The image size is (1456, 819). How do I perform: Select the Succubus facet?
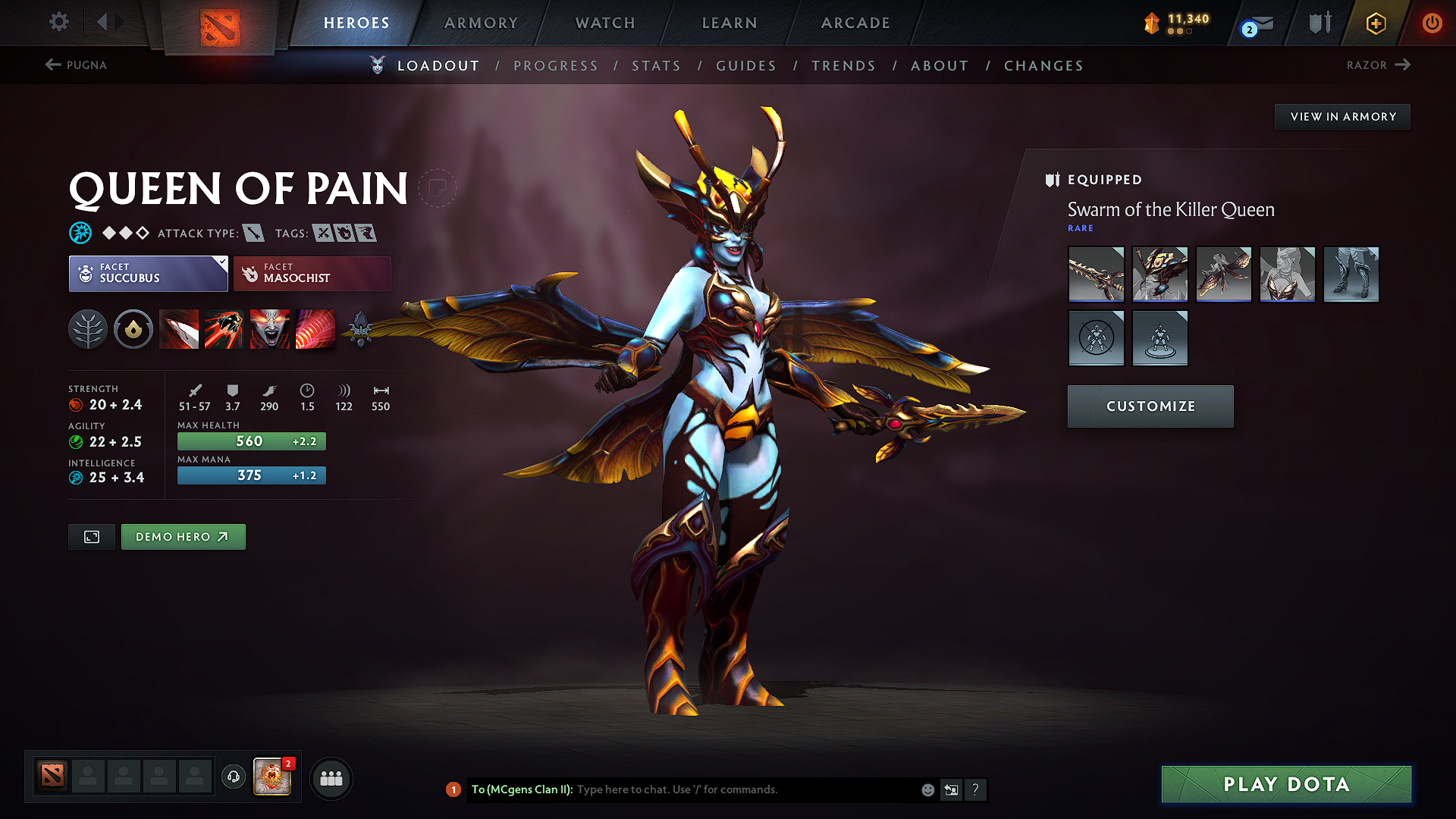(x=148, y=274)
